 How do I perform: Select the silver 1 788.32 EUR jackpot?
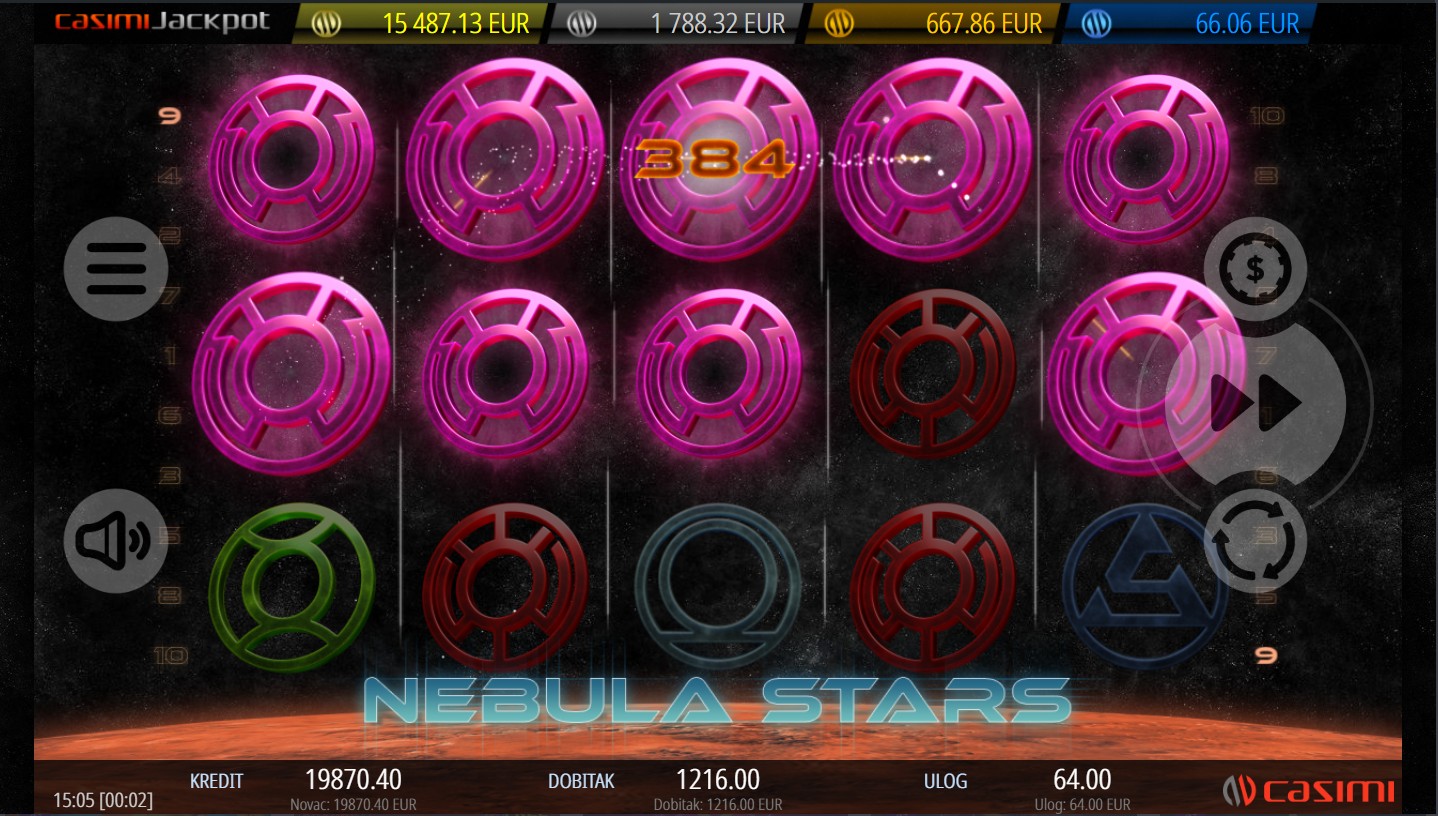coord(678,23)
